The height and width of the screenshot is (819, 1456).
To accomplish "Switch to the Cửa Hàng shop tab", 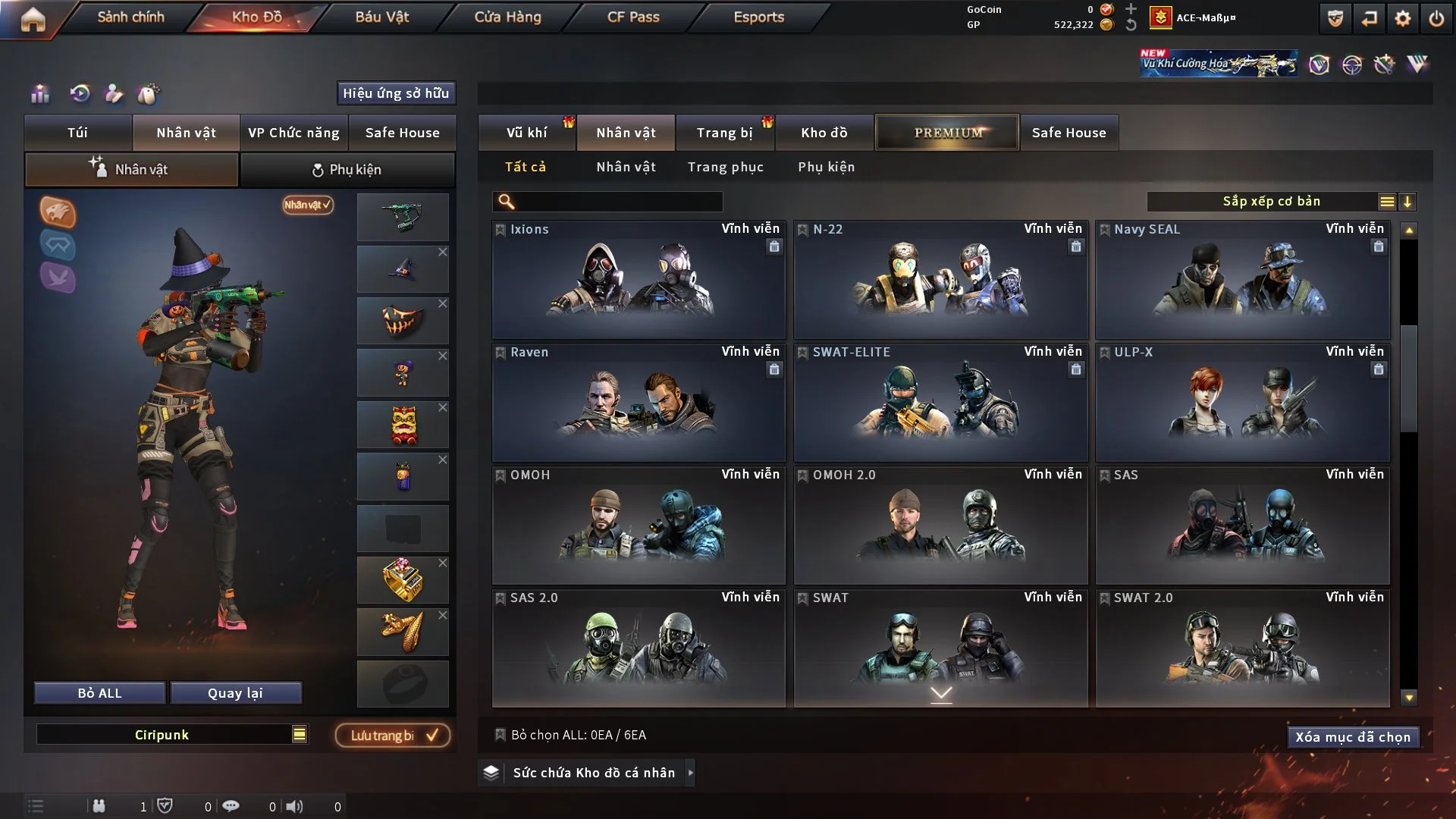I will tap(507, 17).
